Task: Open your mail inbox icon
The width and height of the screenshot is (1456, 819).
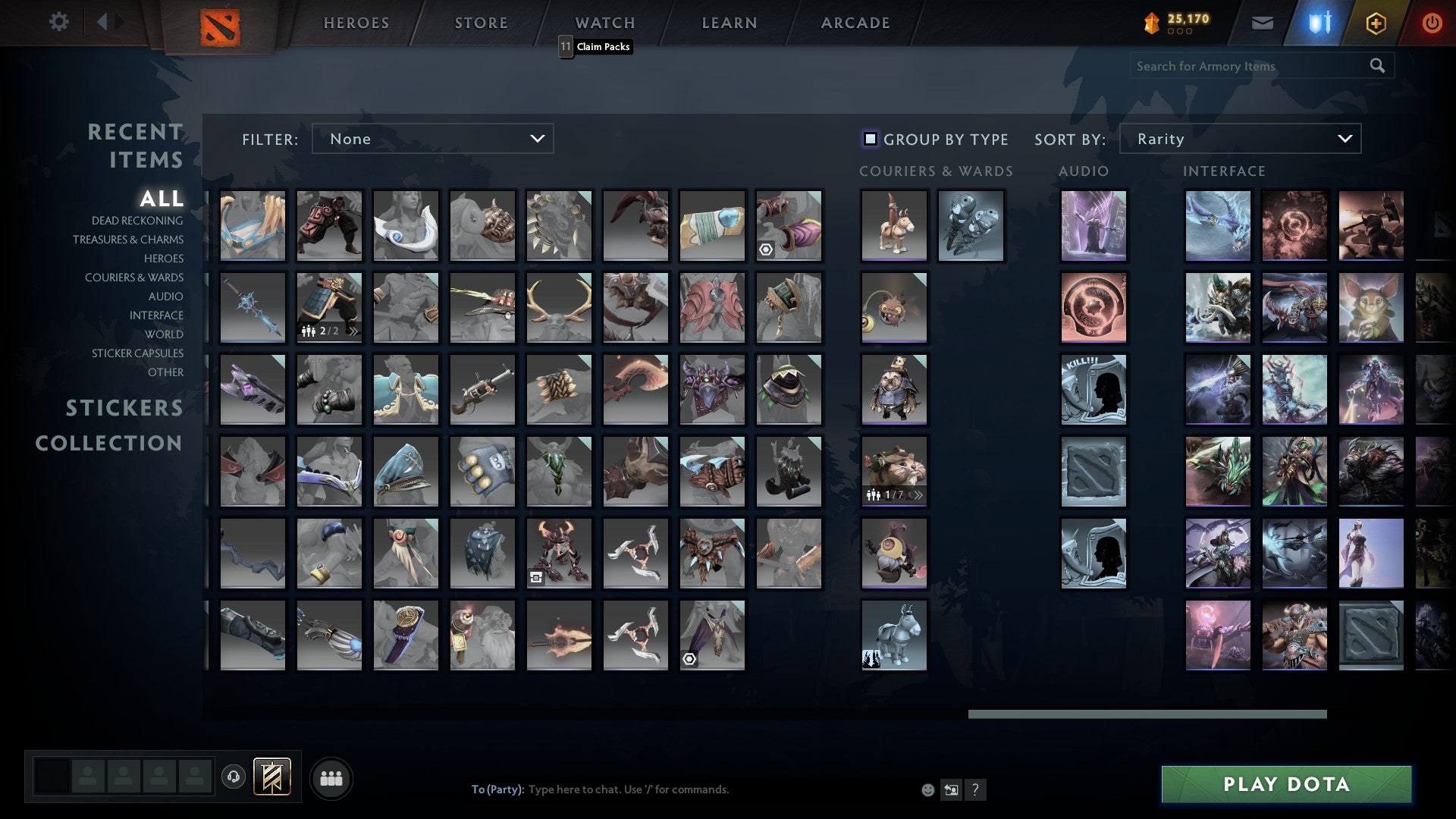Action: [x=1263, y=22]
